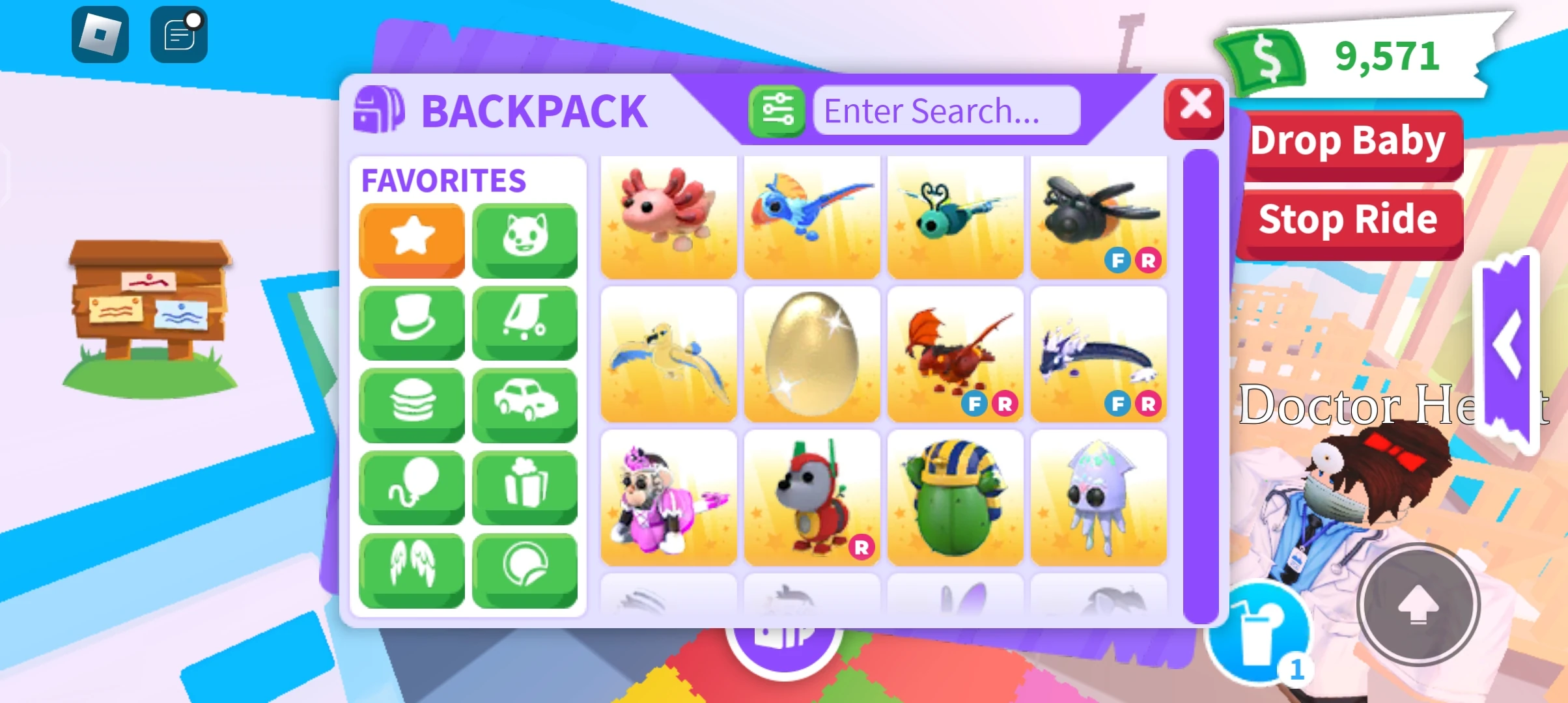The height and width of the screenshot is (703, 1568).
Task: Open the Food category burger icon
Action: tap(412, 405)
